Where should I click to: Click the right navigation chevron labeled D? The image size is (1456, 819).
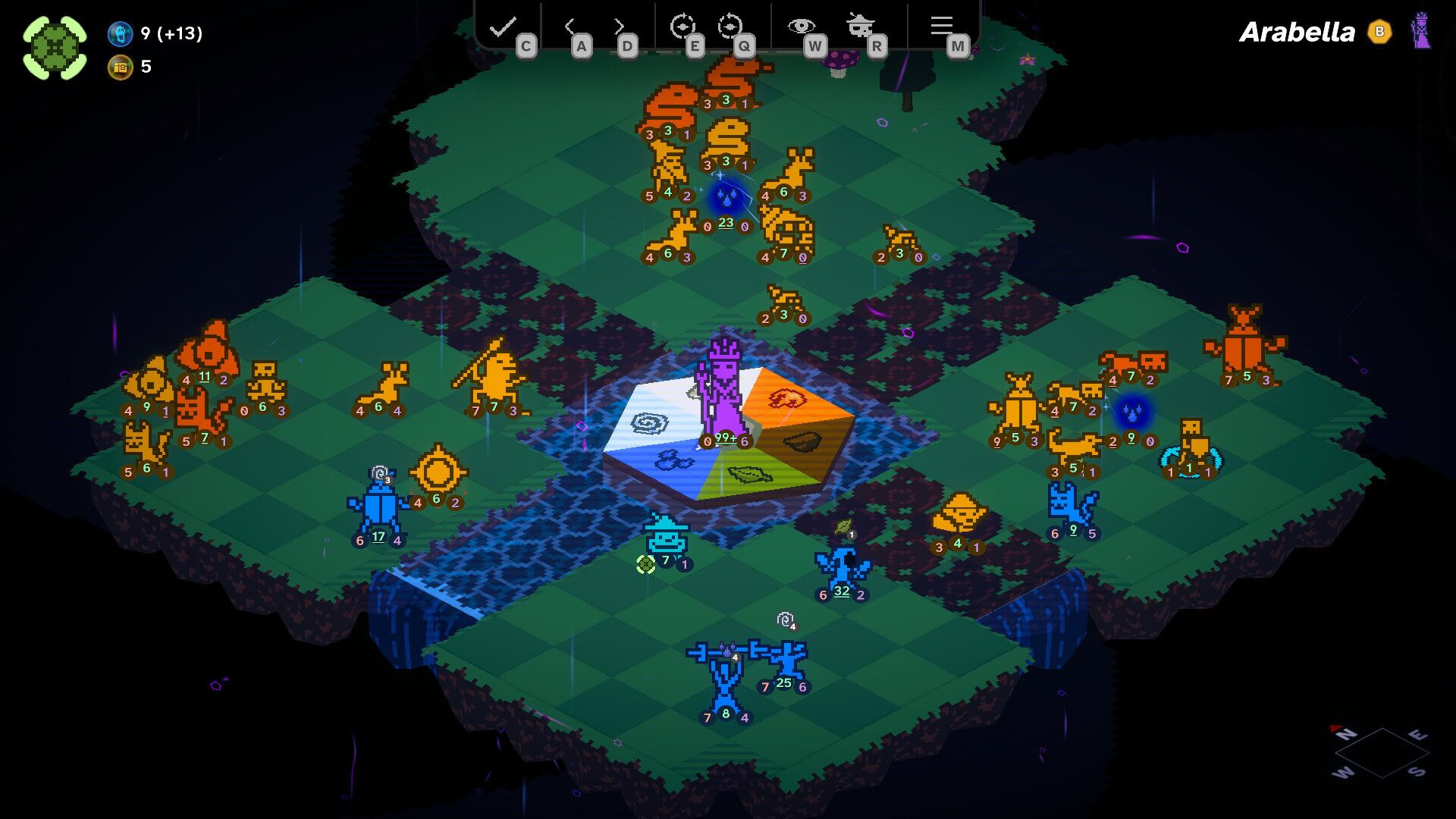coord(620,25)
